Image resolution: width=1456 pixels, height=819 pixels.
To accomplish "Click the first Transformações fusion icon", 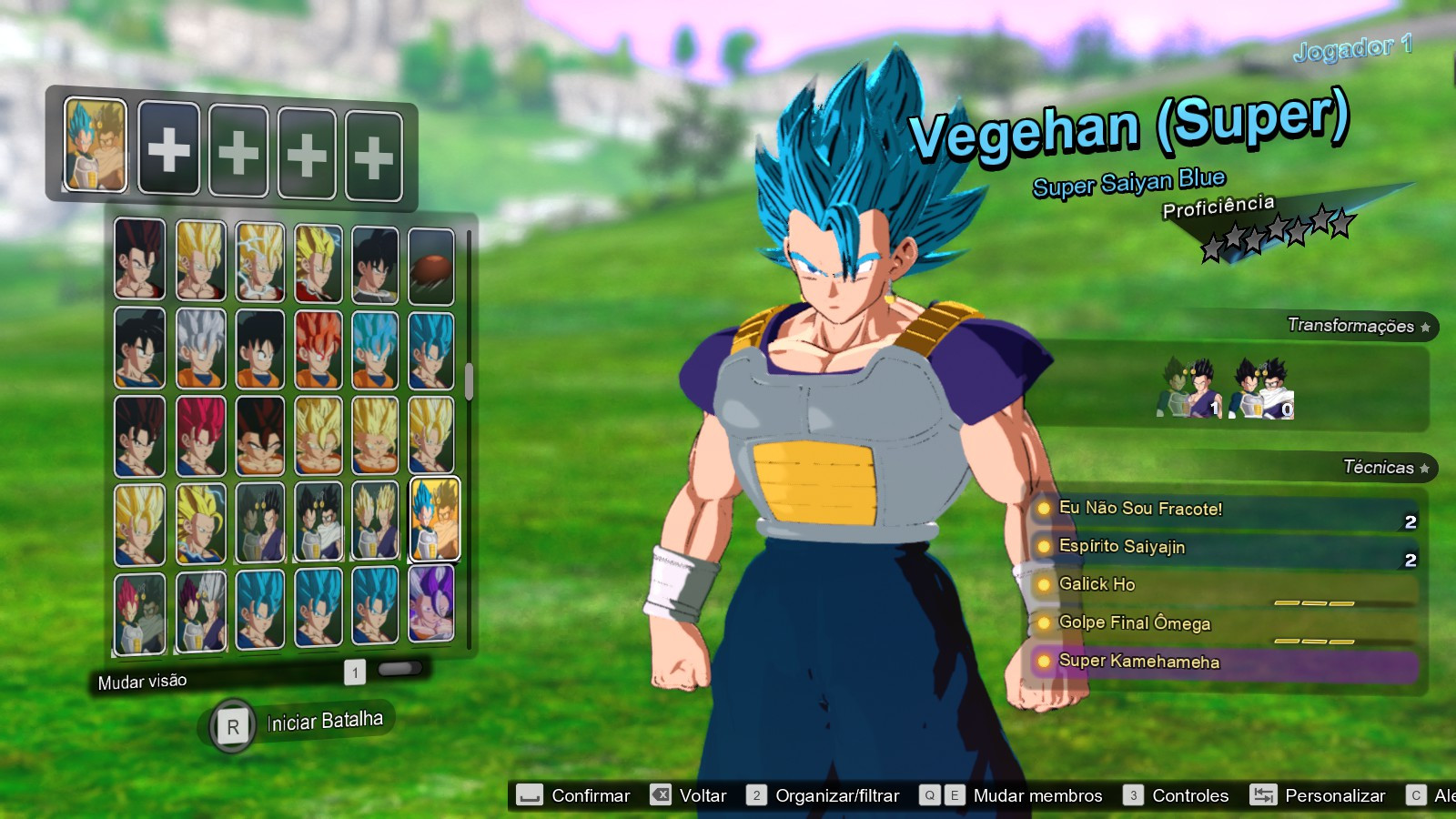I will pos(1188,389).
